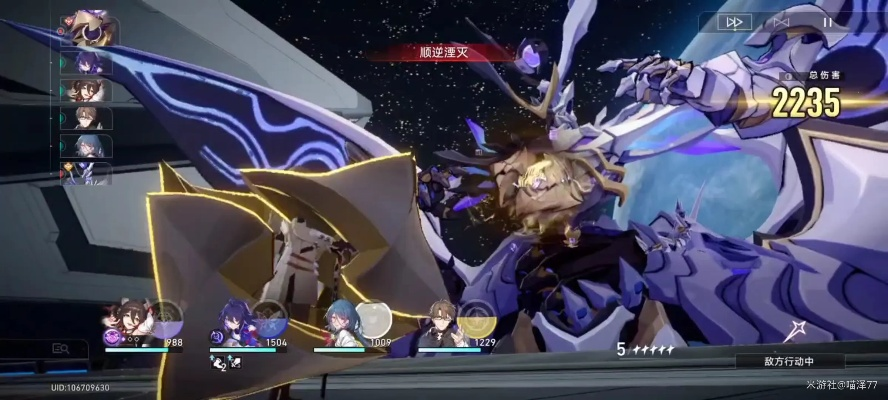Activate the blue-haired character's ultimate circle
The height and width of the screenshot is (400, 888).
372,318
